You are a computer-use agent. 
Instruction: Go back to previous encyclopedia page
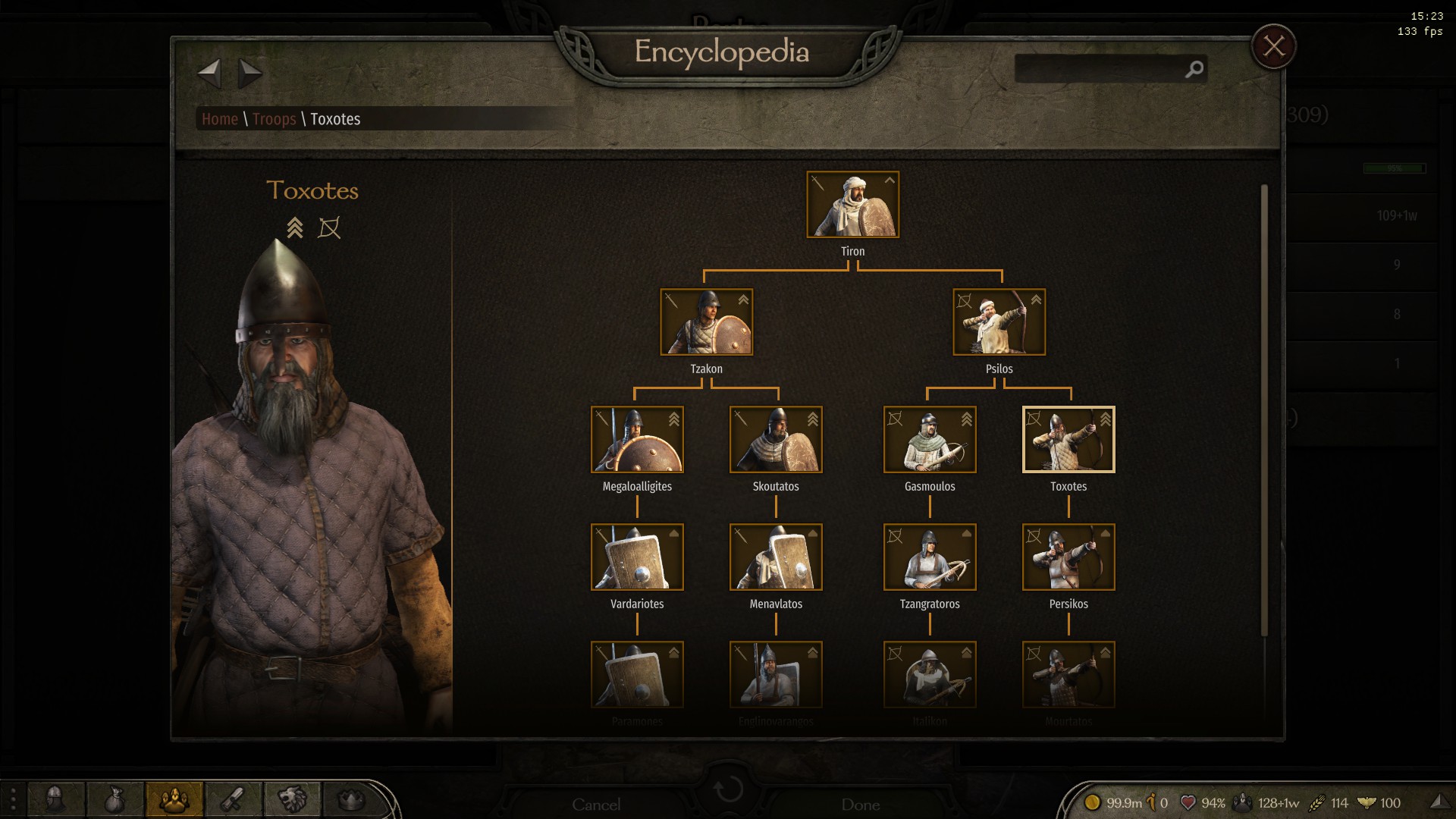(x=209, y=74)
